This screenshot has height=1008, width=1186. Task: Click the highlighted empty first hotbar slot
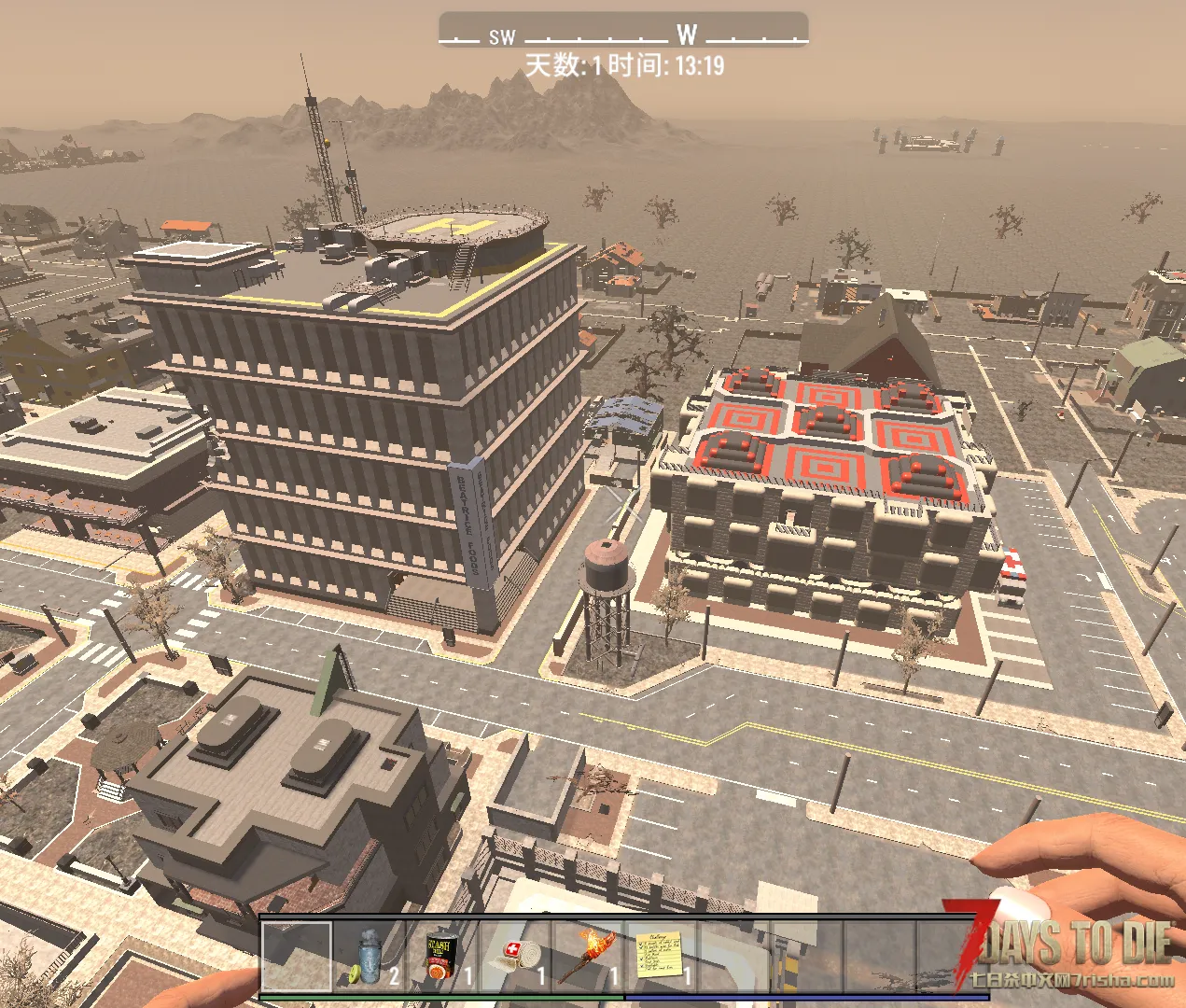click(x=297, y=956)
